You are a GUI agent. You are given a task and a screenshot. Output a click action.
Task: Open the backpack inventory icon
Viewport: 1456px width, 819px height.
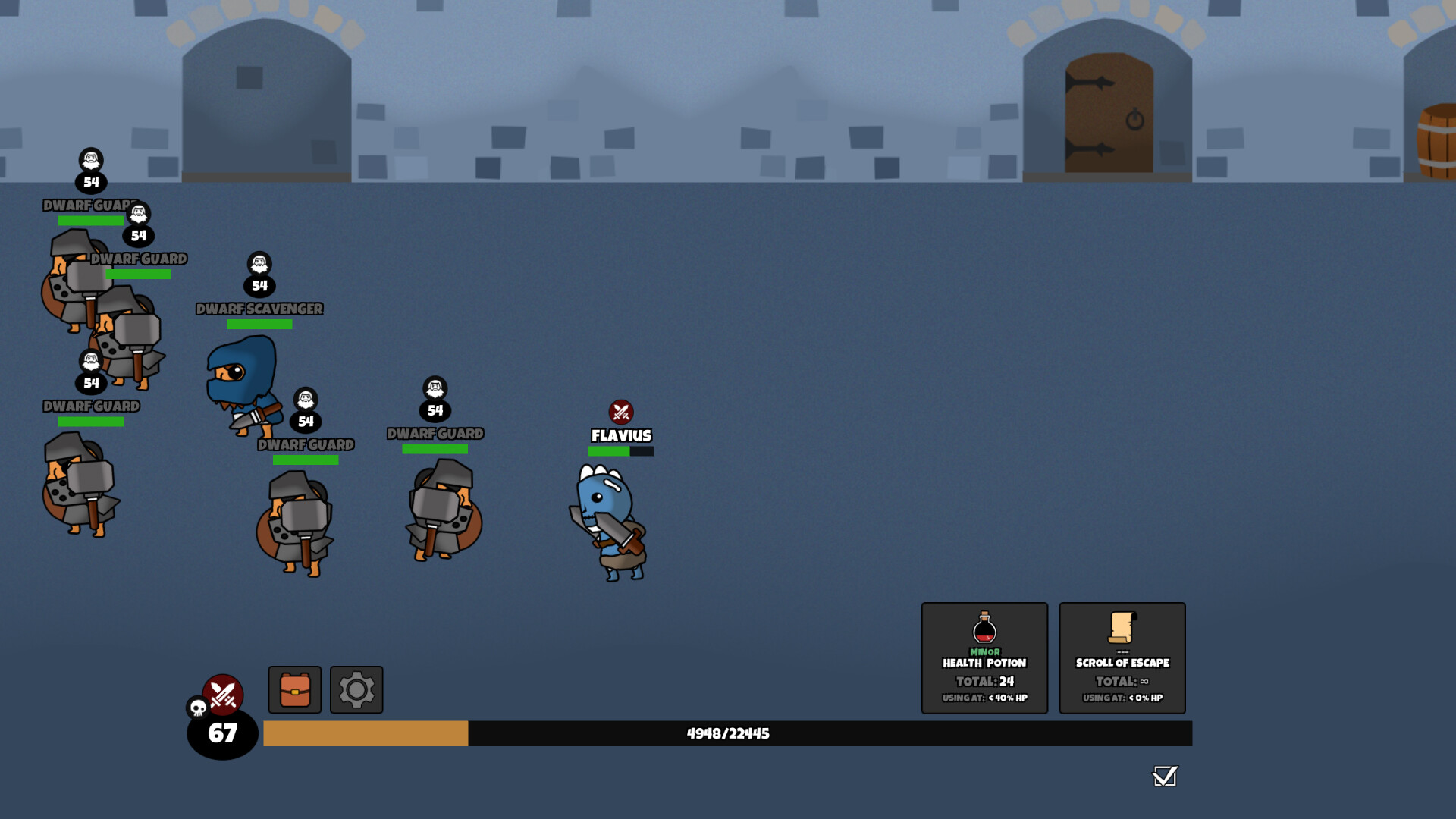pyautogui.click(x=293, y=689)
